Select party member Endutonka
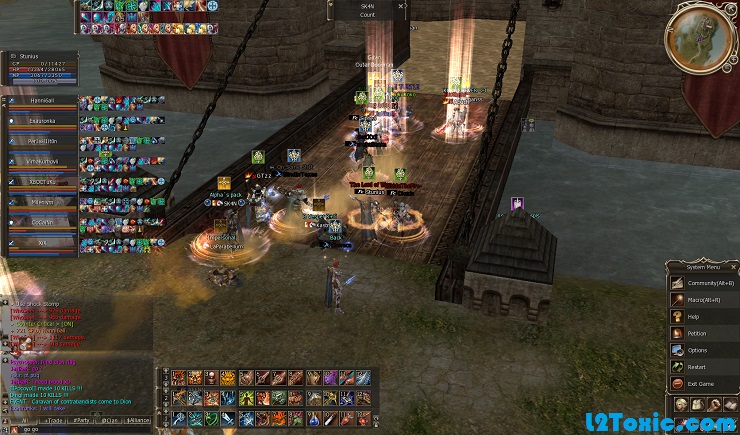Viewport: 740px width, 435px height. 42,119
